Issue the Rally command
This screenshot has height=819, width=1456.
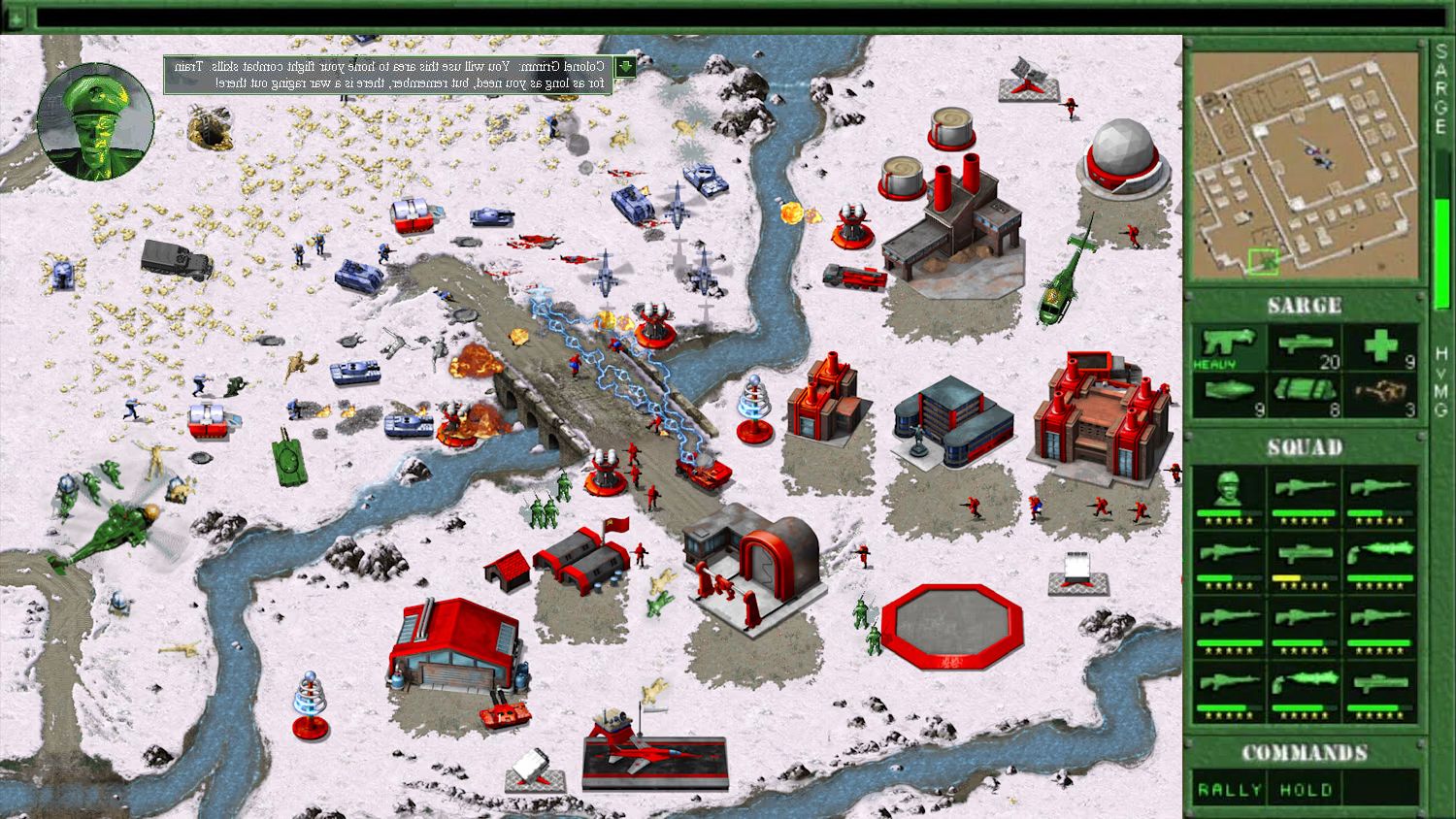pos(1229,790)
